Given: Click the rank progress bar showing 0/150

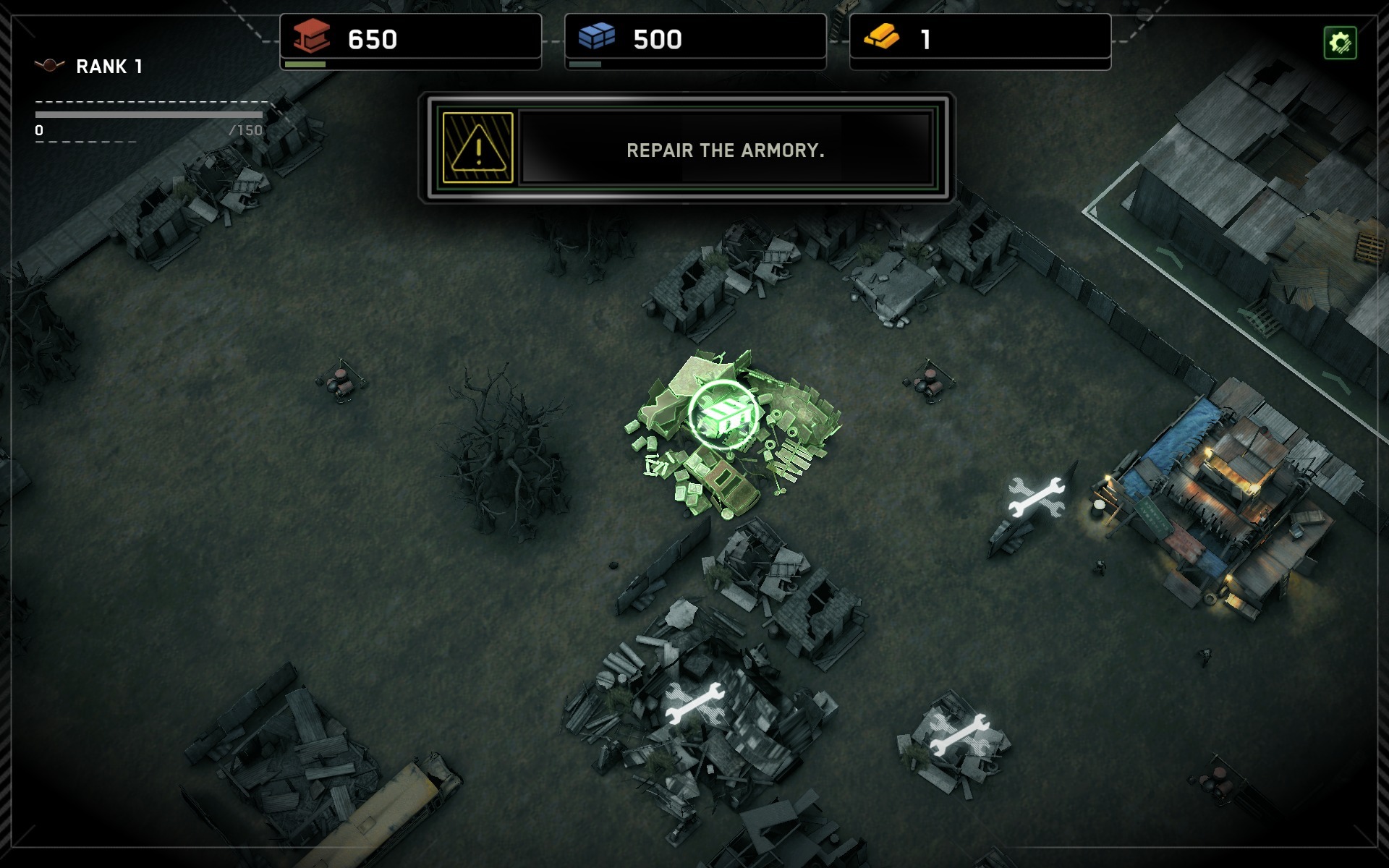Looking at the screenshot, I should coord(147,114).
